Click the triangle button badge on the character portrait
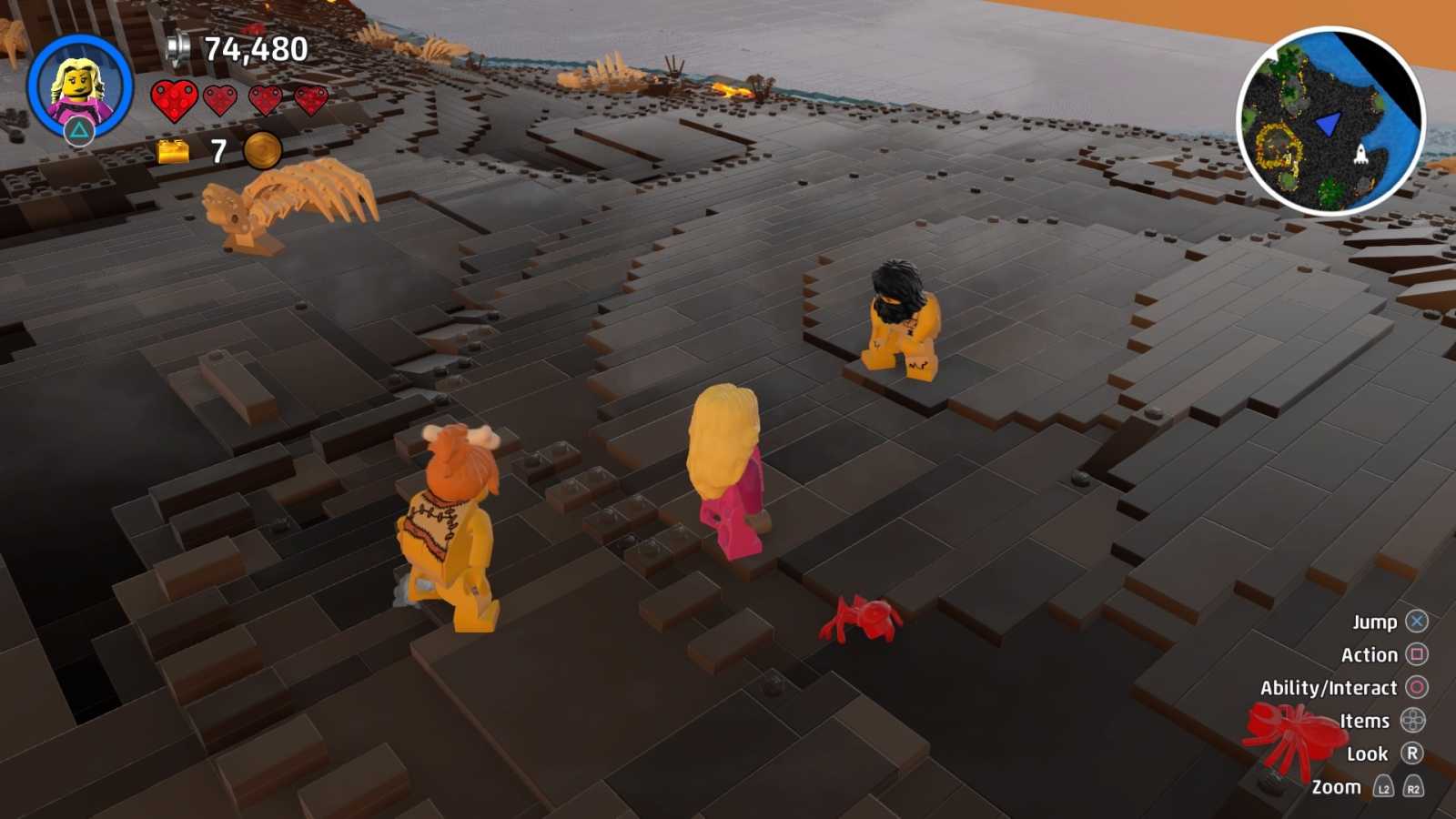Viewport: 1456px width, 819px height. click(79, 130)
